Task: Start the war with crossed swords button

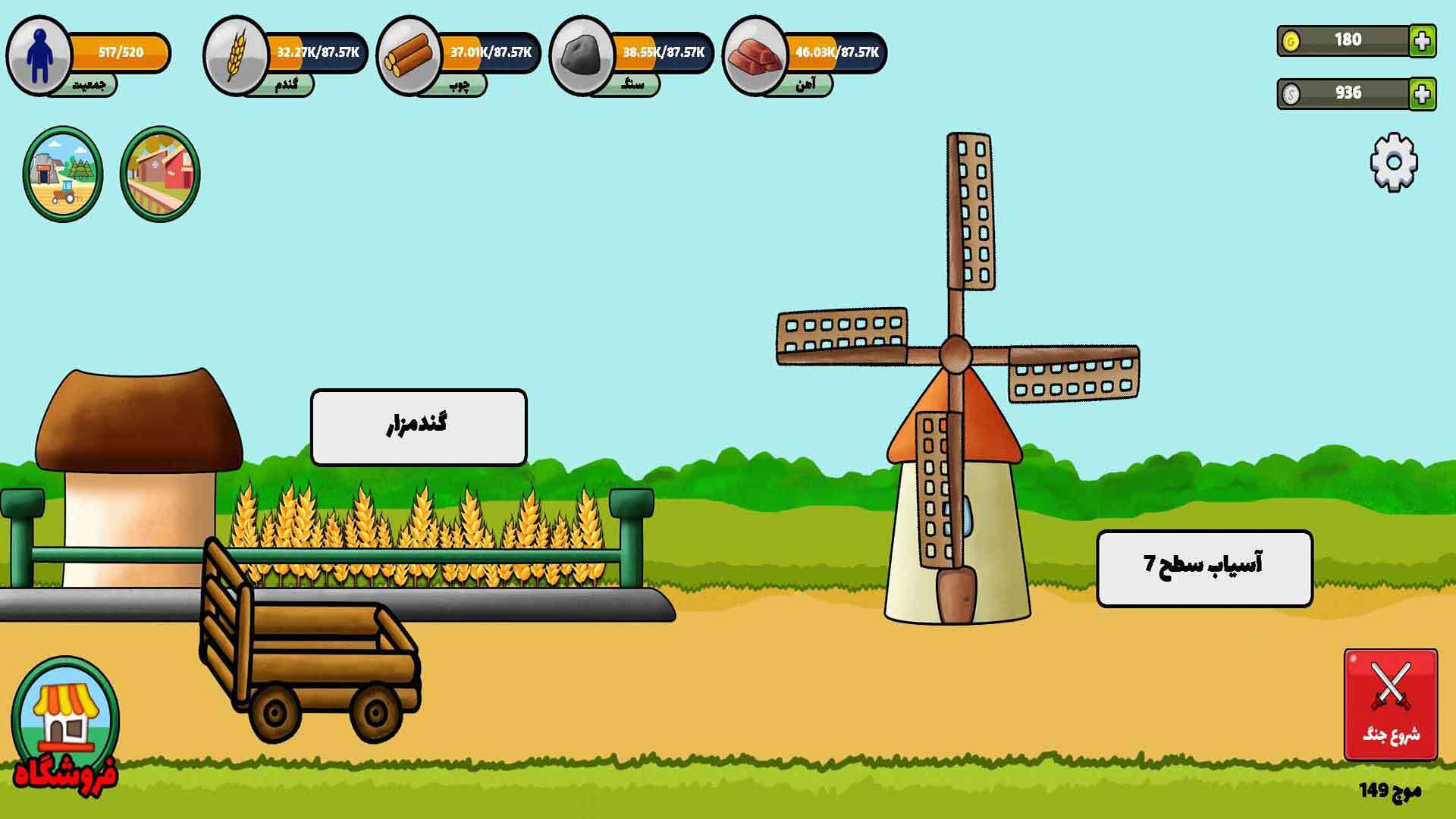Action: [1391, 704]
